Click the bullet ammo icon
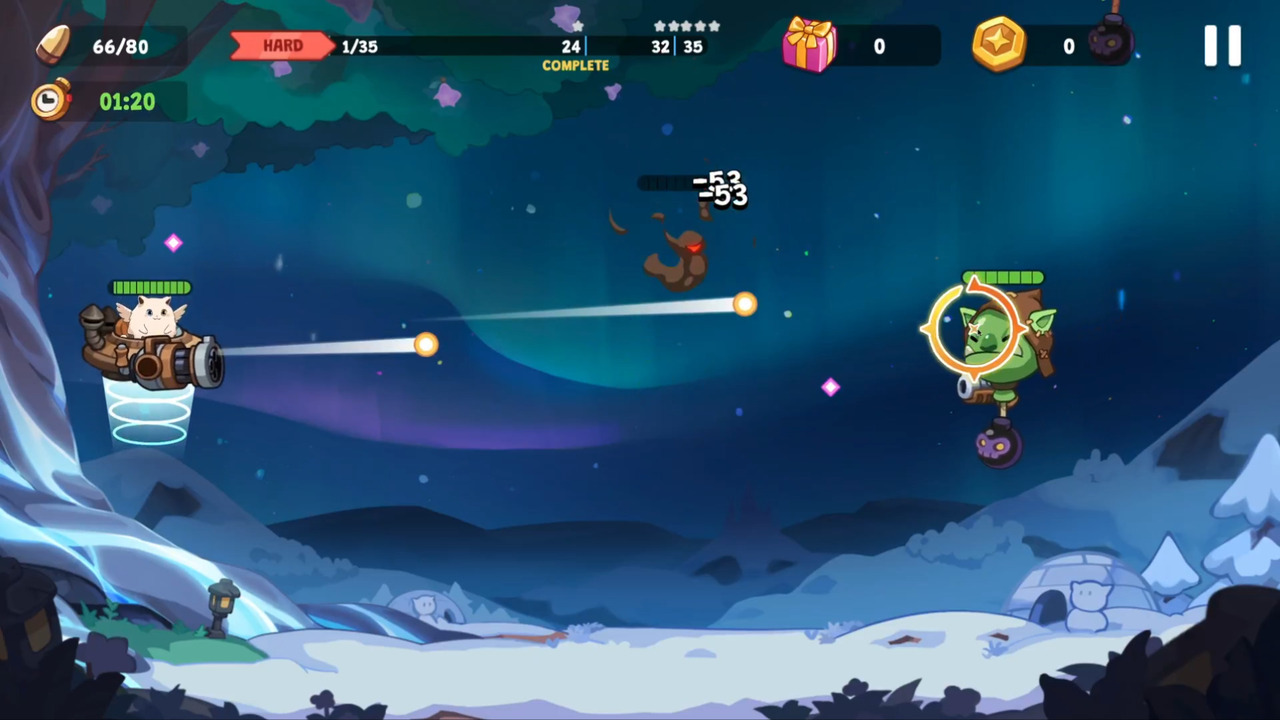Image resolution: width=1280 pixels, height=720 pixels. tap(52, 44)
